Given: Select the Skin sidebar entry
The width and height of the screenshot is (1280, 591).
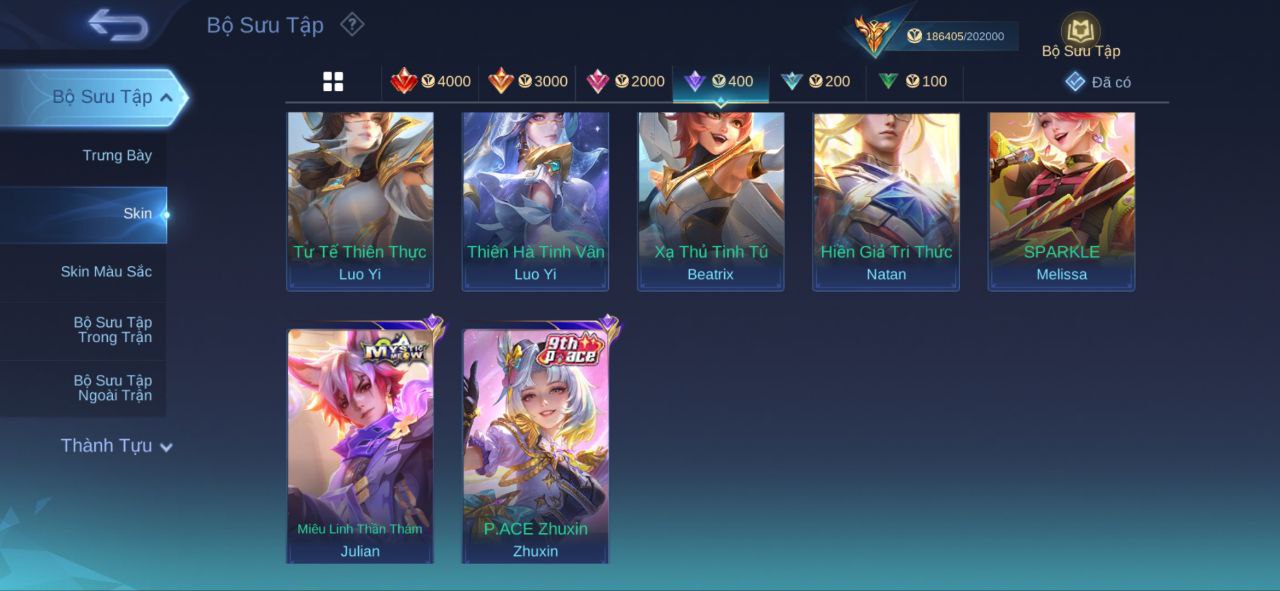Looking at the screenshot, I should click(x=137, y=214).
